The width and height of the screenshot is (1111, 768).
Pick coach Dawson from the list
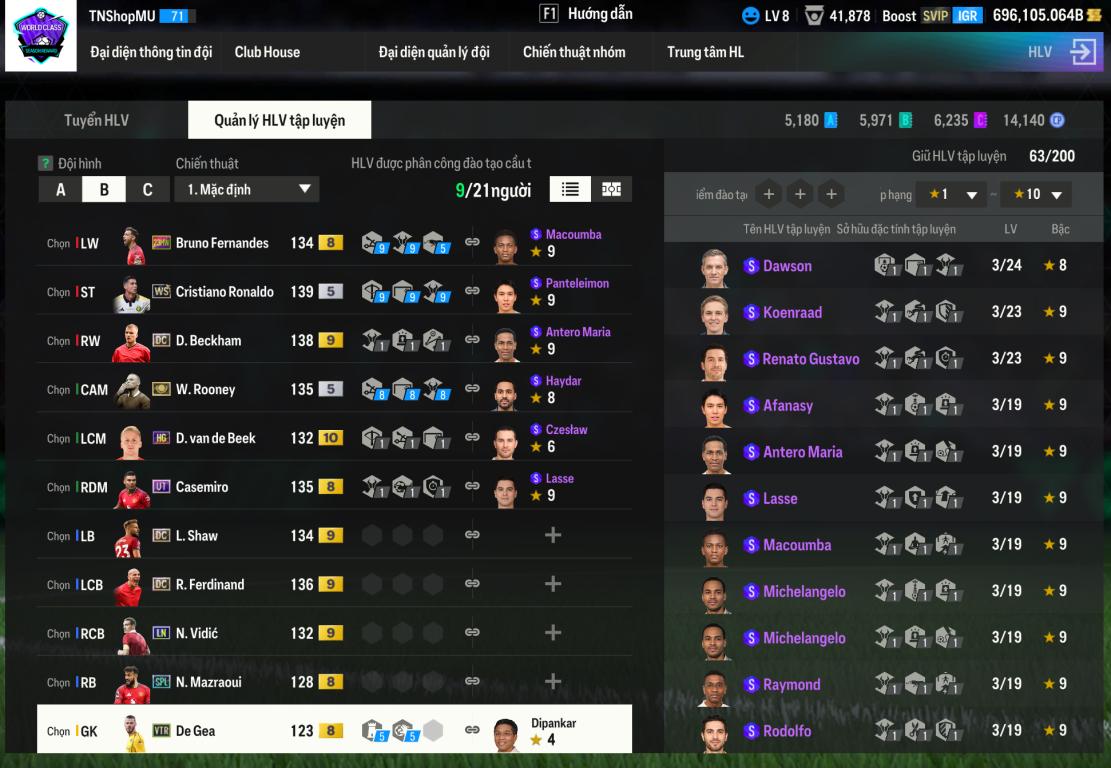[787, 266]
